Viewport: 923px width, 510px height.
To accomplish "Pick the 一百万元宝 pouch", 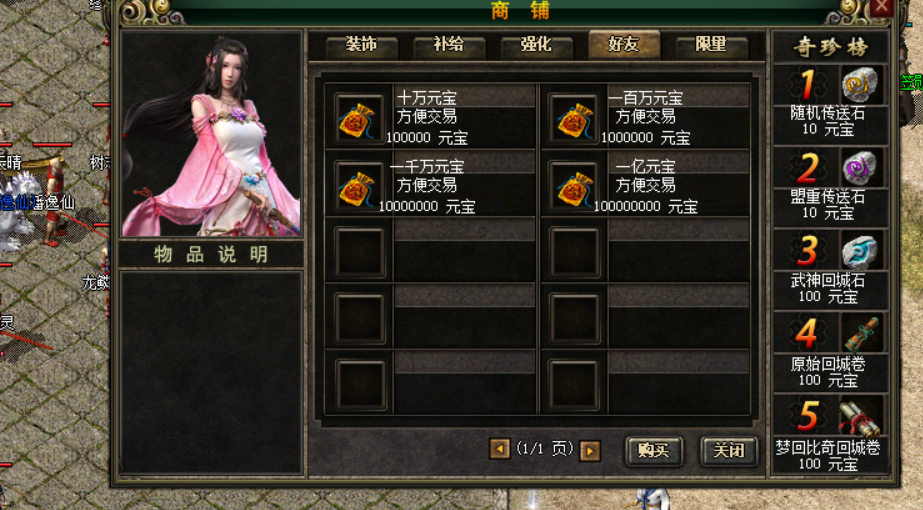I will coord(574,119).
